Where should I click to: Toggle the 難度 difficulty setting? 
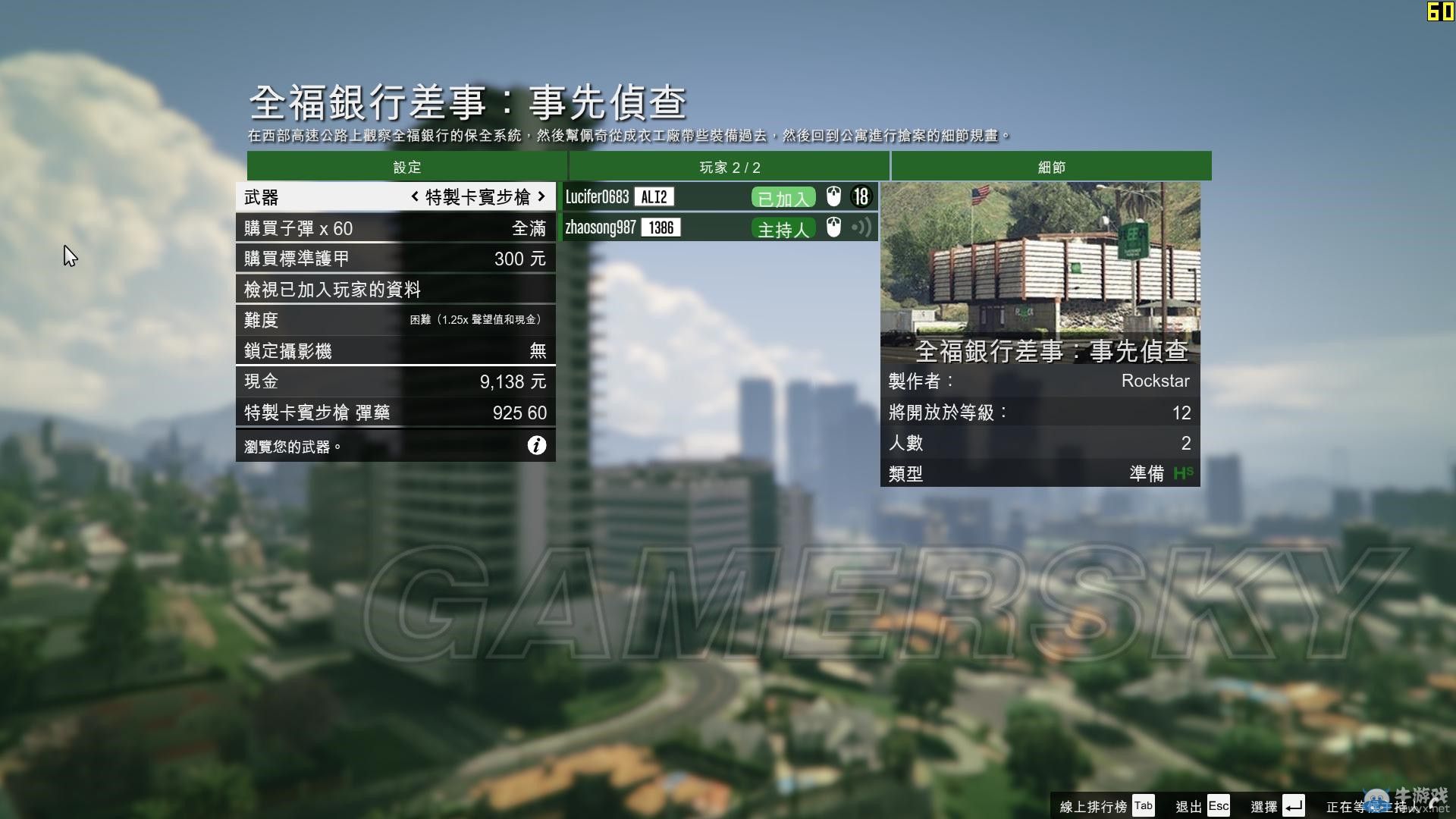394,319
